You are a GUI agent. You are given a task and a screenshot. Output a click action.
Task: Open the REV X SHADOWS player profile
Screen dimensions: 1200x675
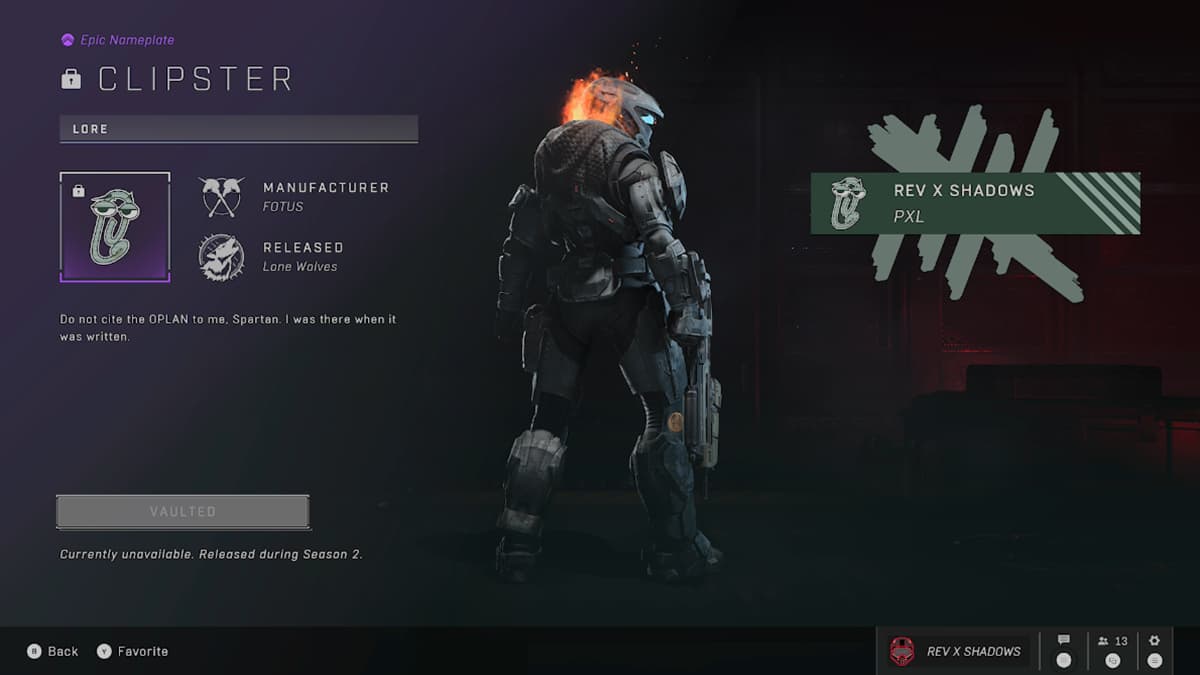pos(957,651)
